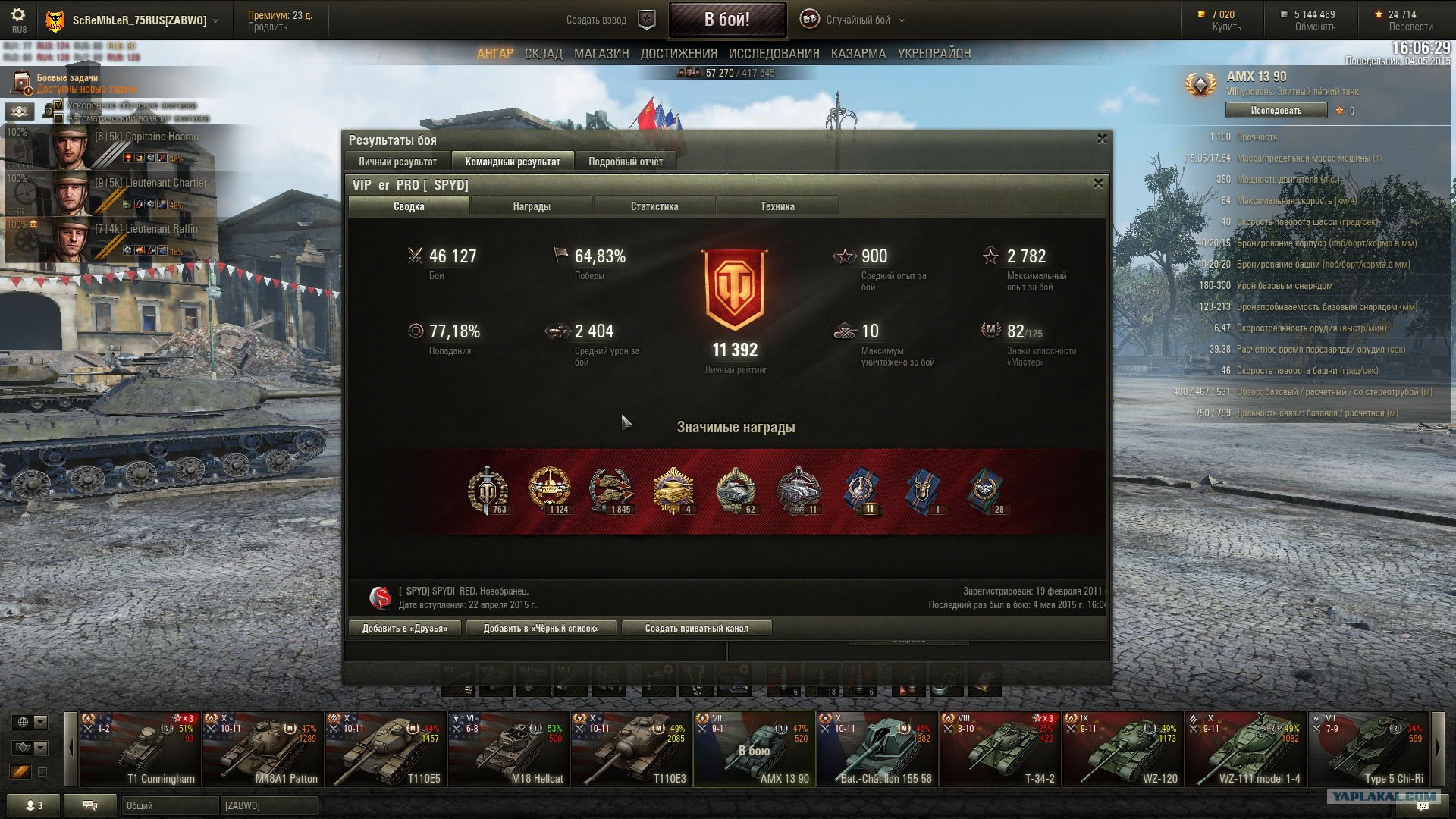Open the СКЛАД menu
Viewport: 1456px width, 819px height.
[543, 54]
